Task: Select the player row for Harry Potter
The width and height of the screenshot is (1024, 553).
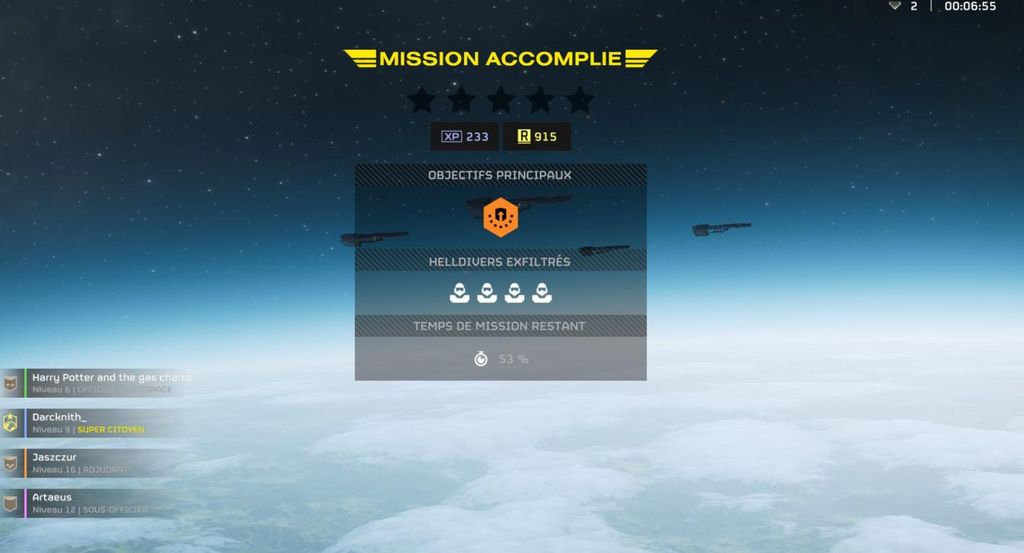Action: pos(100,383)
